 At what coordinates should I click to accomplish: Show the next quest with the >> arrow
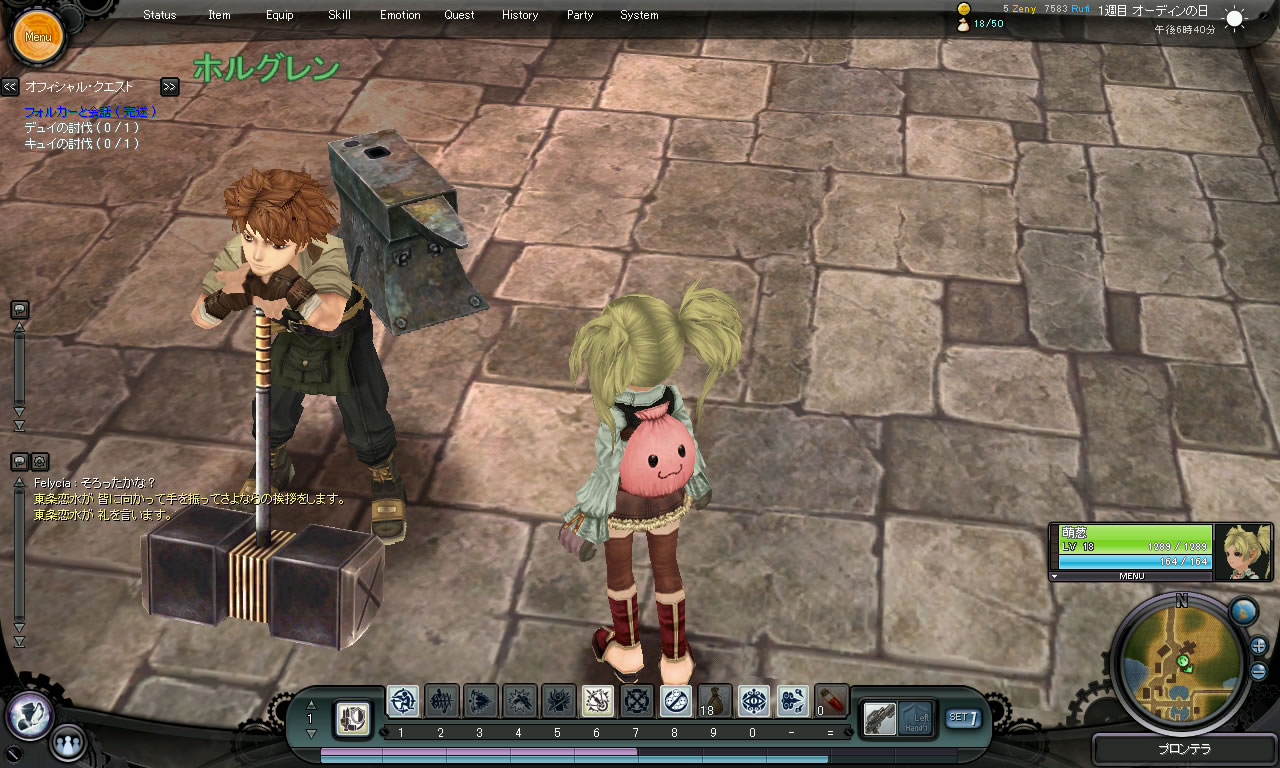pyautogui.click(x=170, y=87)
